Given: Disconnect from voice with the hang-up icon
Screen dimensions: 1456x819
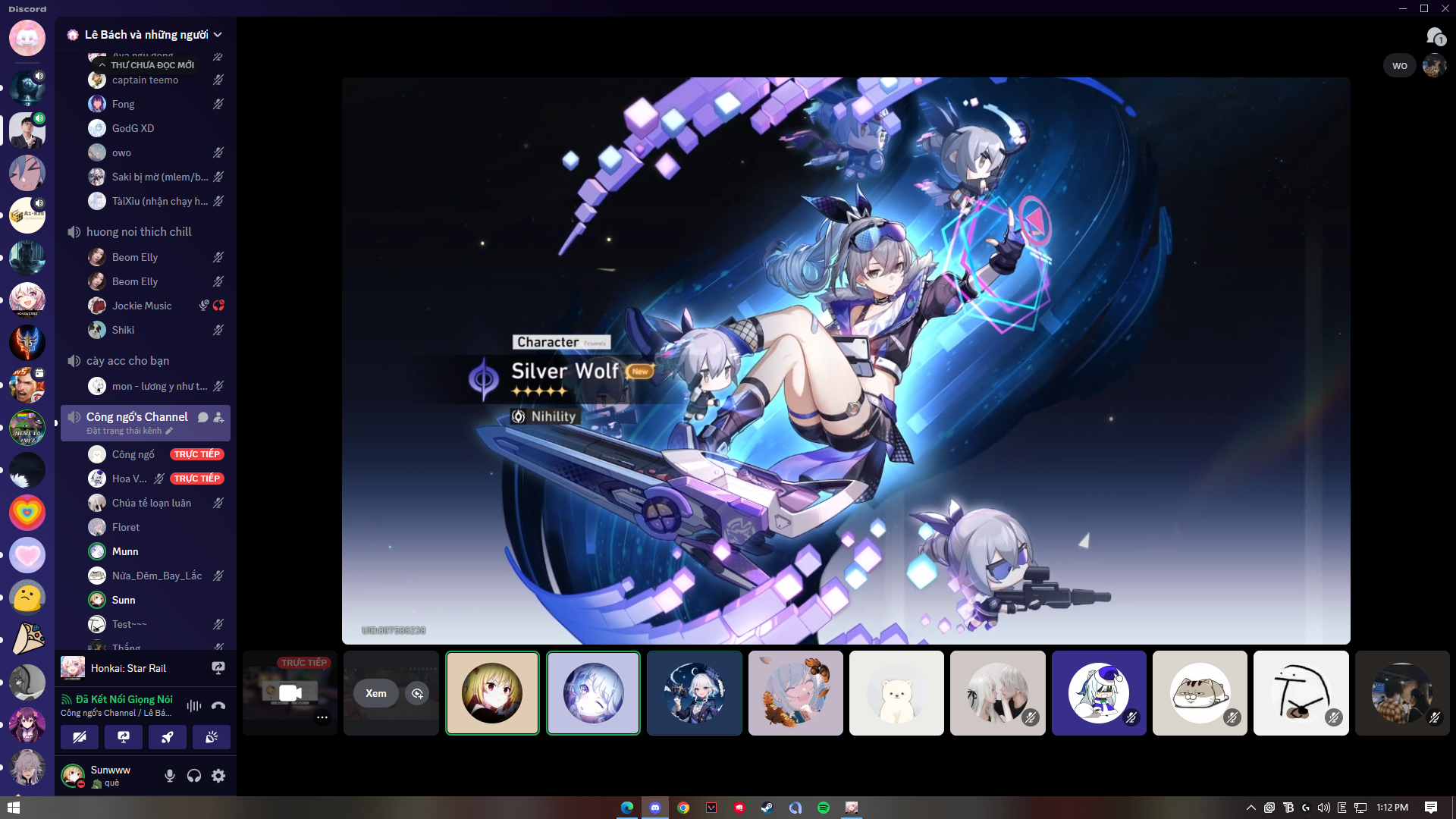Looking at the screenshot, I should point(218,706).
